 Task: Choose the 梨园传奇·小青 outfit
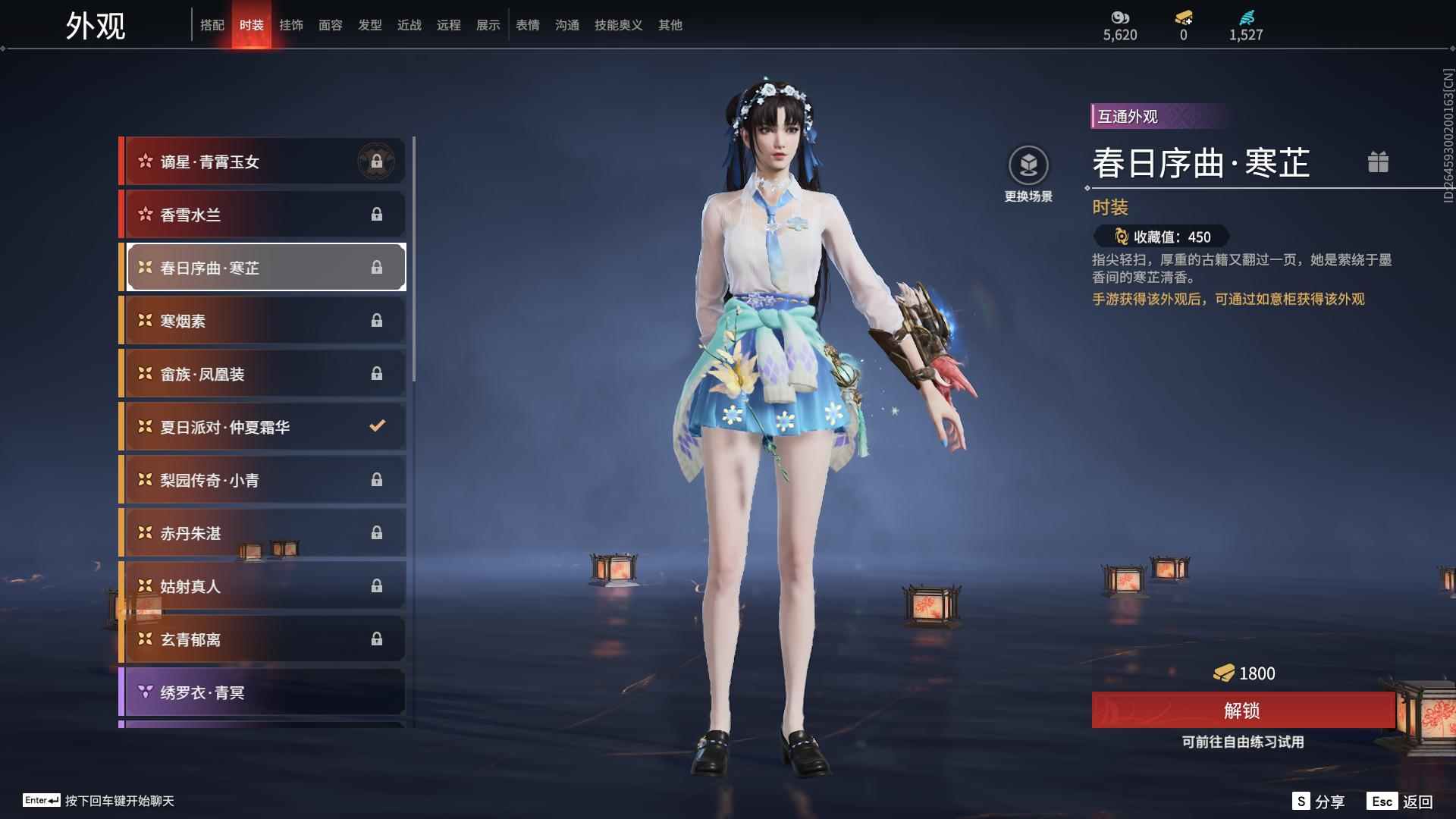tap(262, 480)
